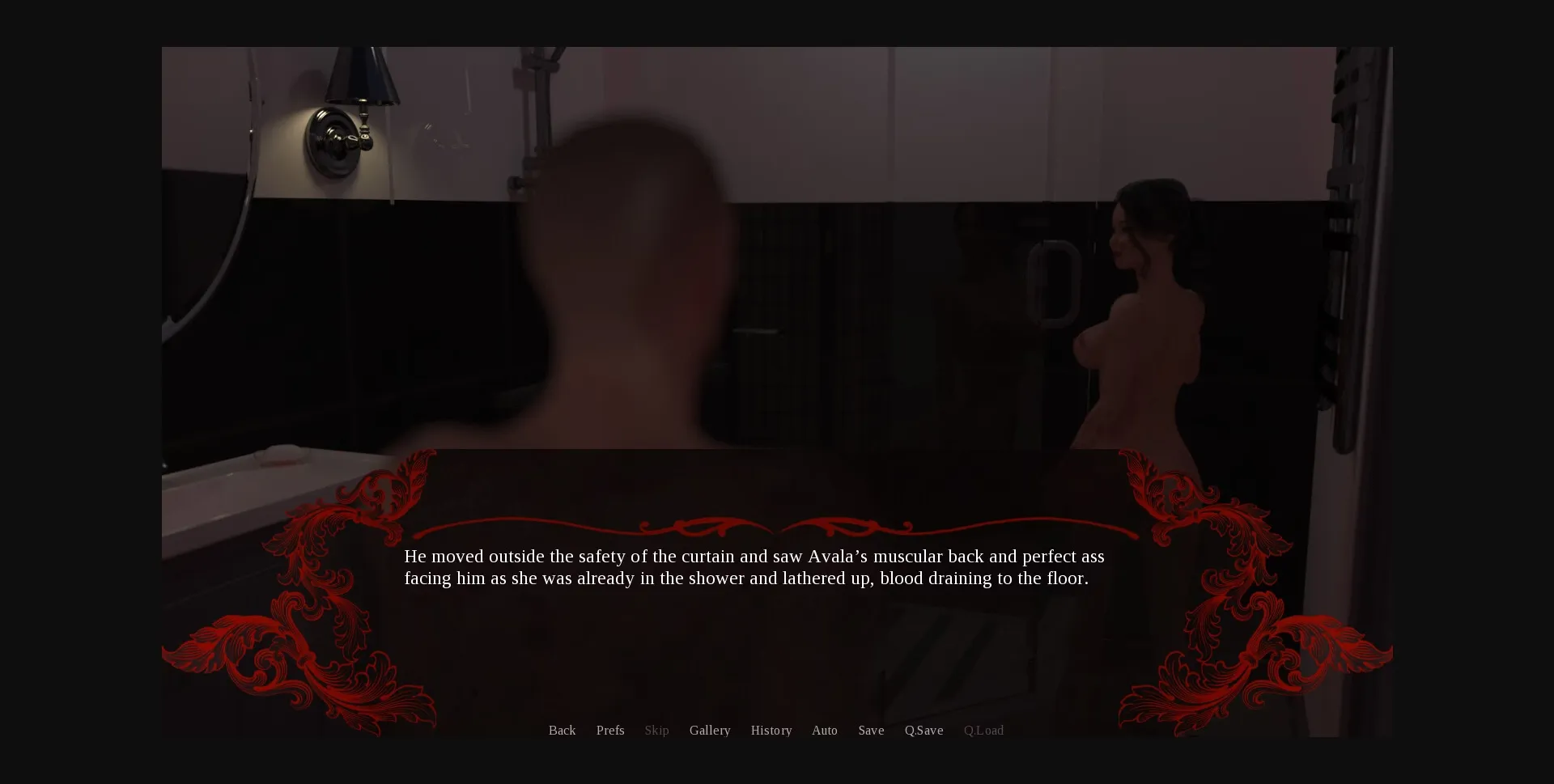Go back to the previous dialogue line
This screenshot has width=1554, height=784.
[562, 730]
